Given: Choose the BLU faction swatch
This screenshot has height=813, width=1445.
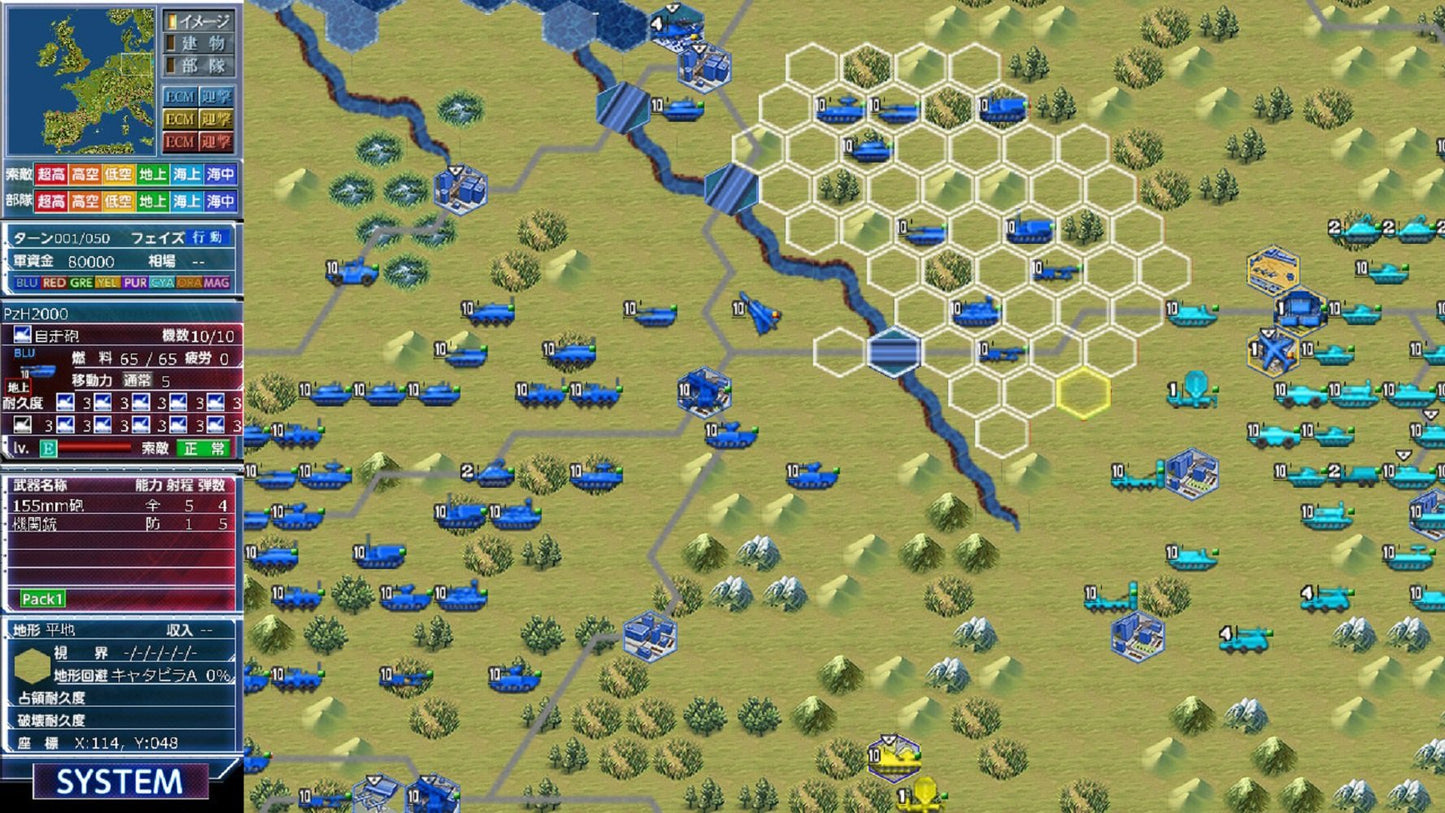Looking at the screenshot, I should click(x=26, y=283).
